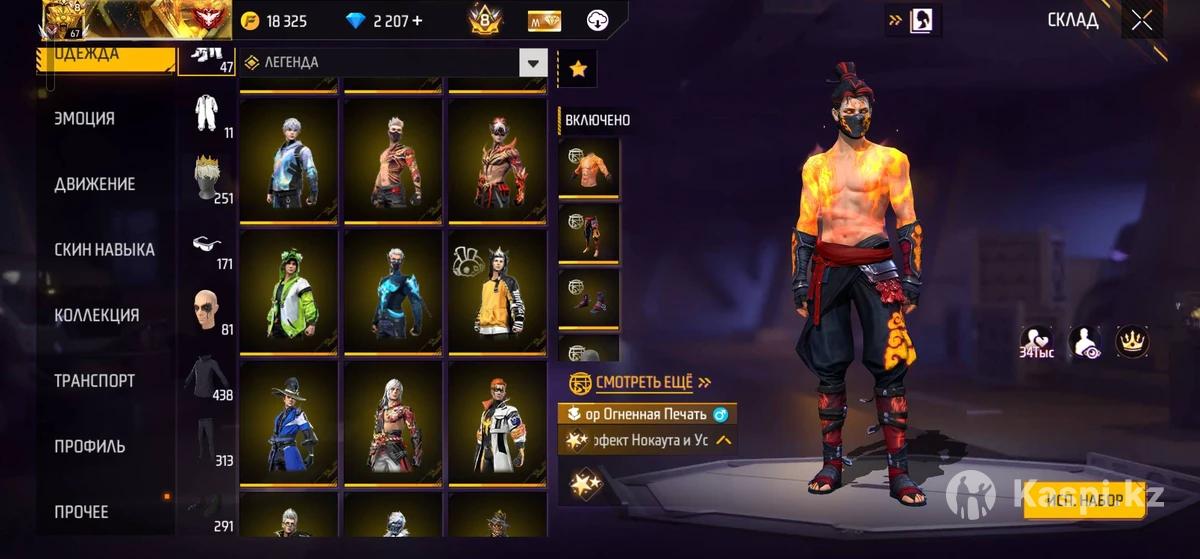Click the crown icon beside the character

click(x=1132, y=342)
